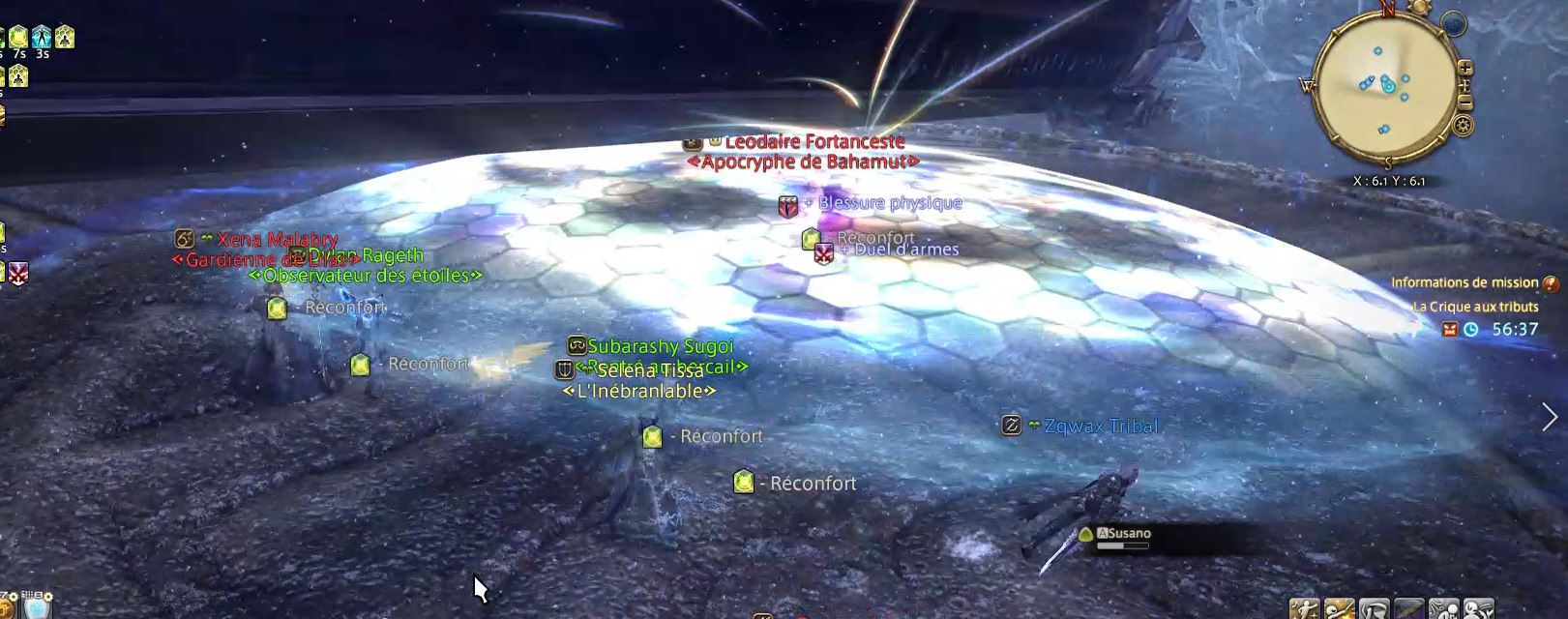The width and height of the screenshot is (1568, 619).
Task: Select Subarashy Sugoi nameplate
Action: click(x=661, y=346)
